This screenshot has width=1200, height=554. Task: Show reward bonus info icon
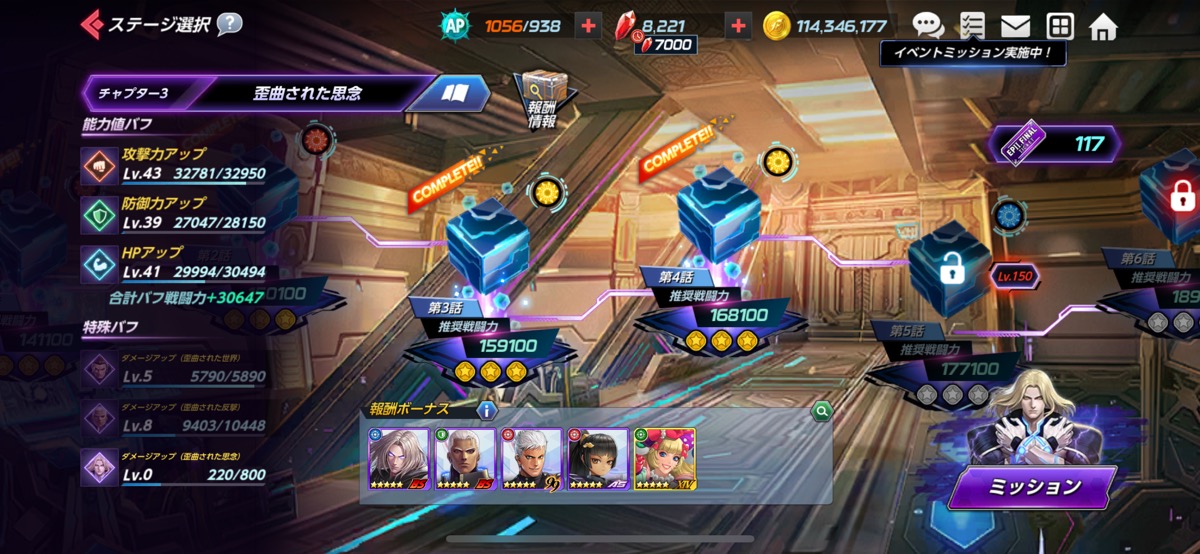487,409
